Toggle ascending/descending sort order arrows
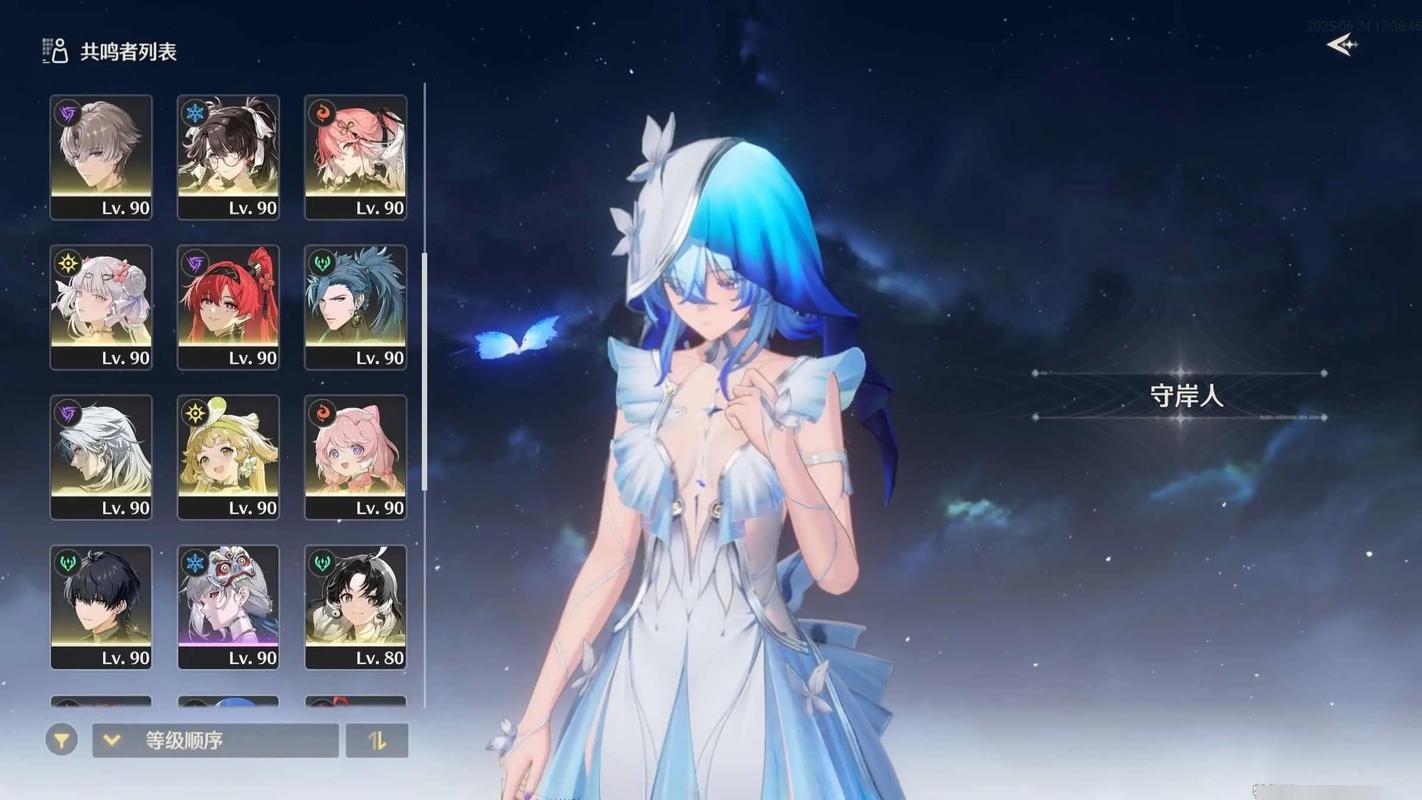 pyautogui.click(x=377, y=740)
